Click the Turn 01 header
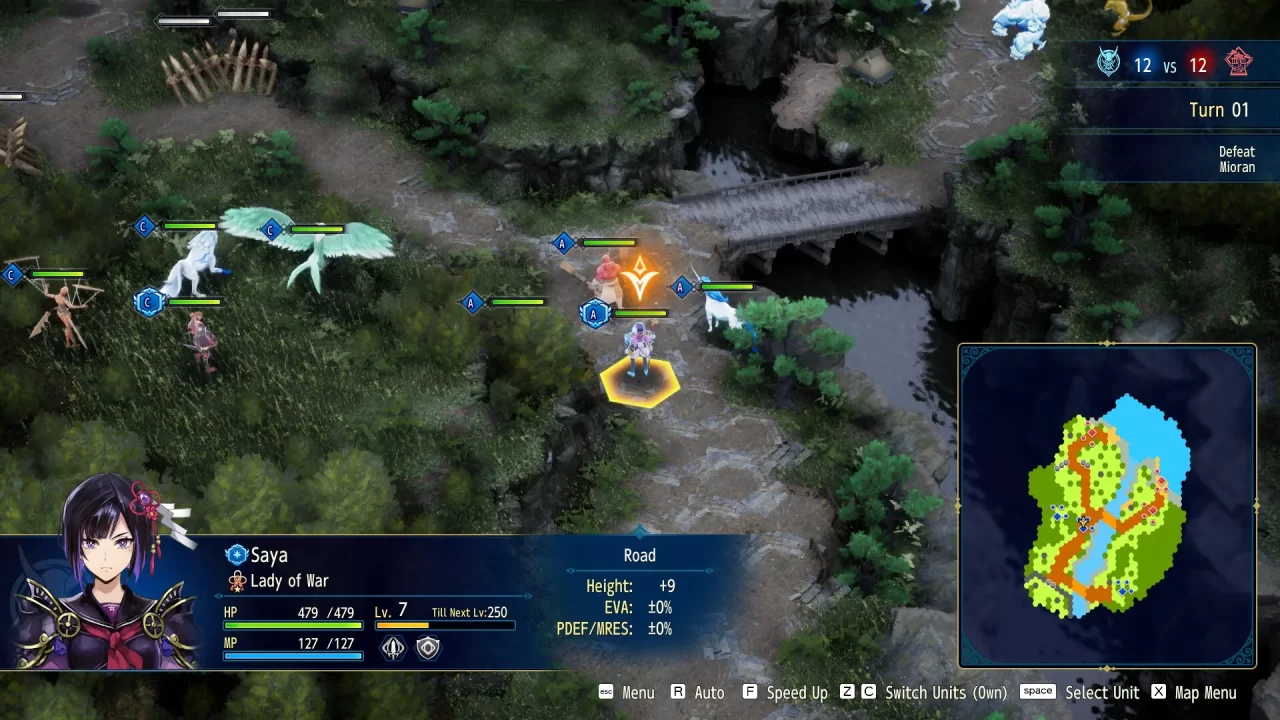The image size is (1280, 720). pos(1219,110)
